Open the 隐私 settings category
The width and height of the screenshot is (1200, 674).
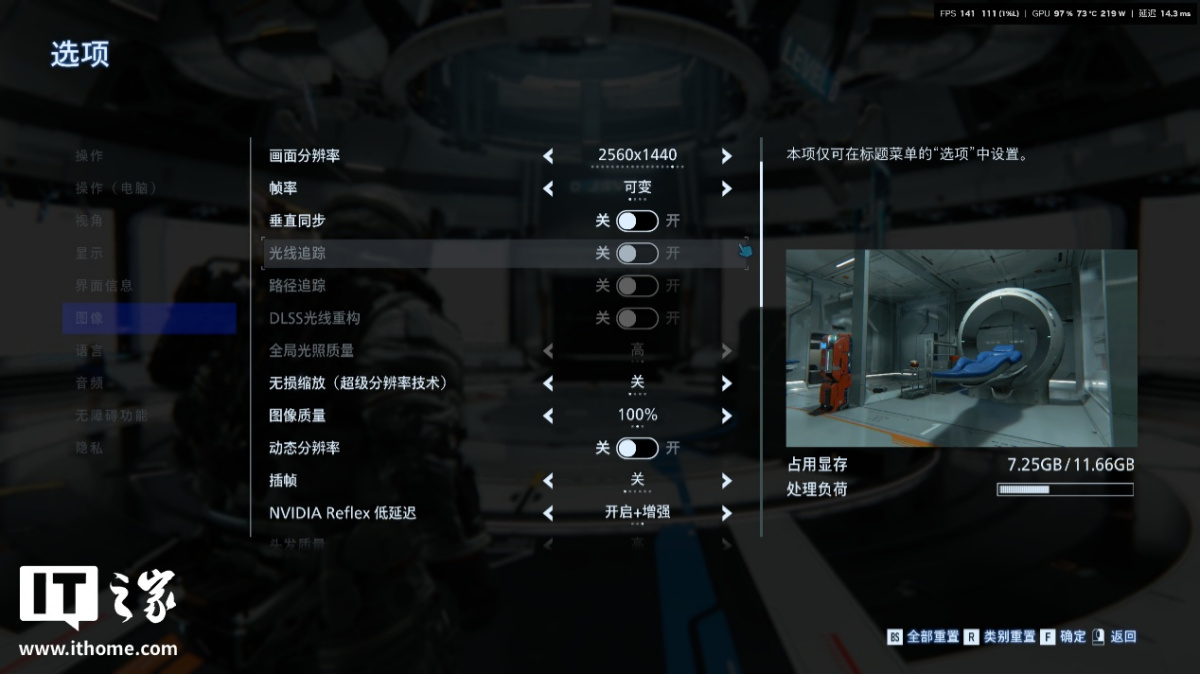90,448
